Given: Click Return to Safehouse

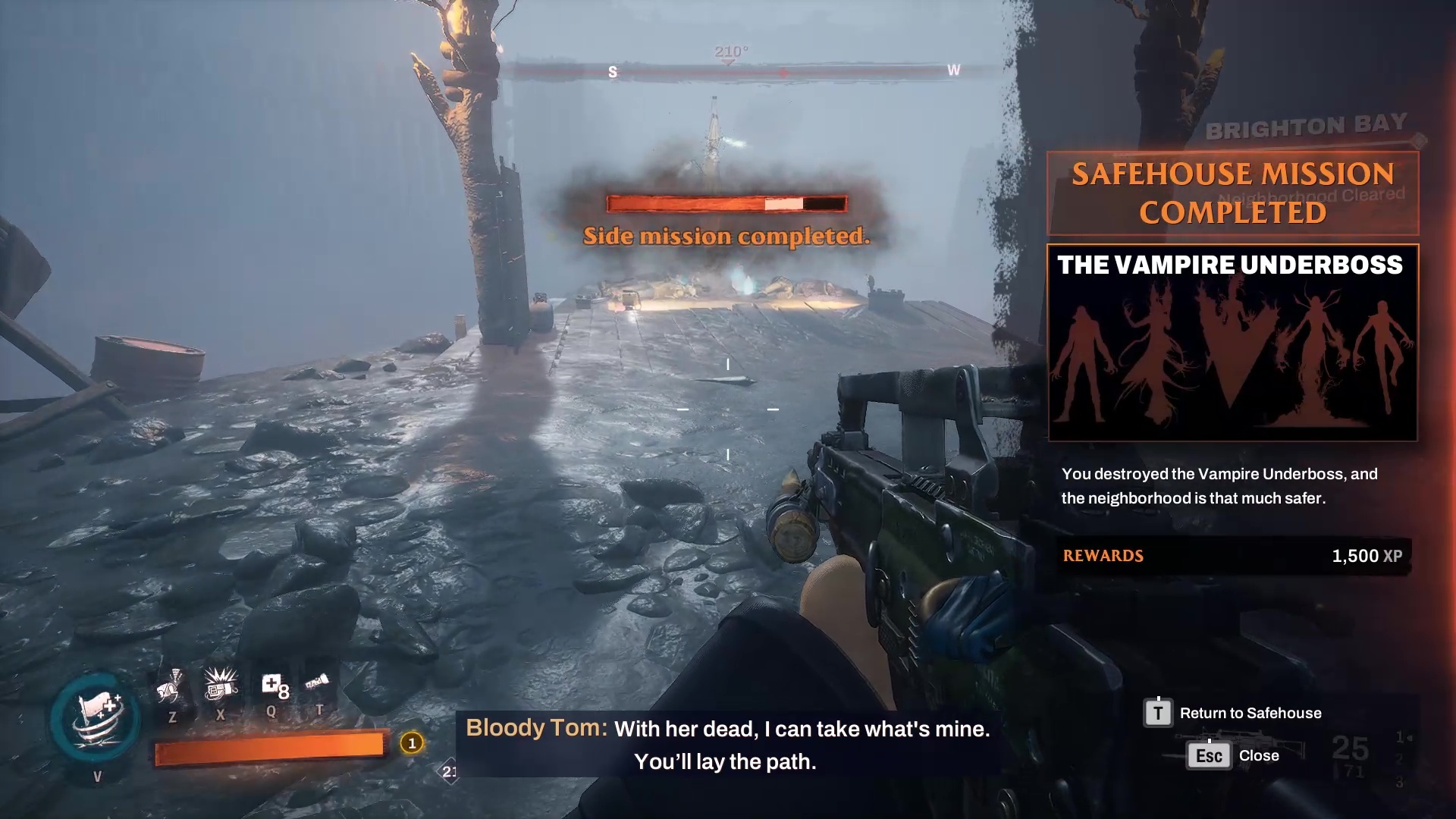Looking at the screenshot, I should [1251, 713].
